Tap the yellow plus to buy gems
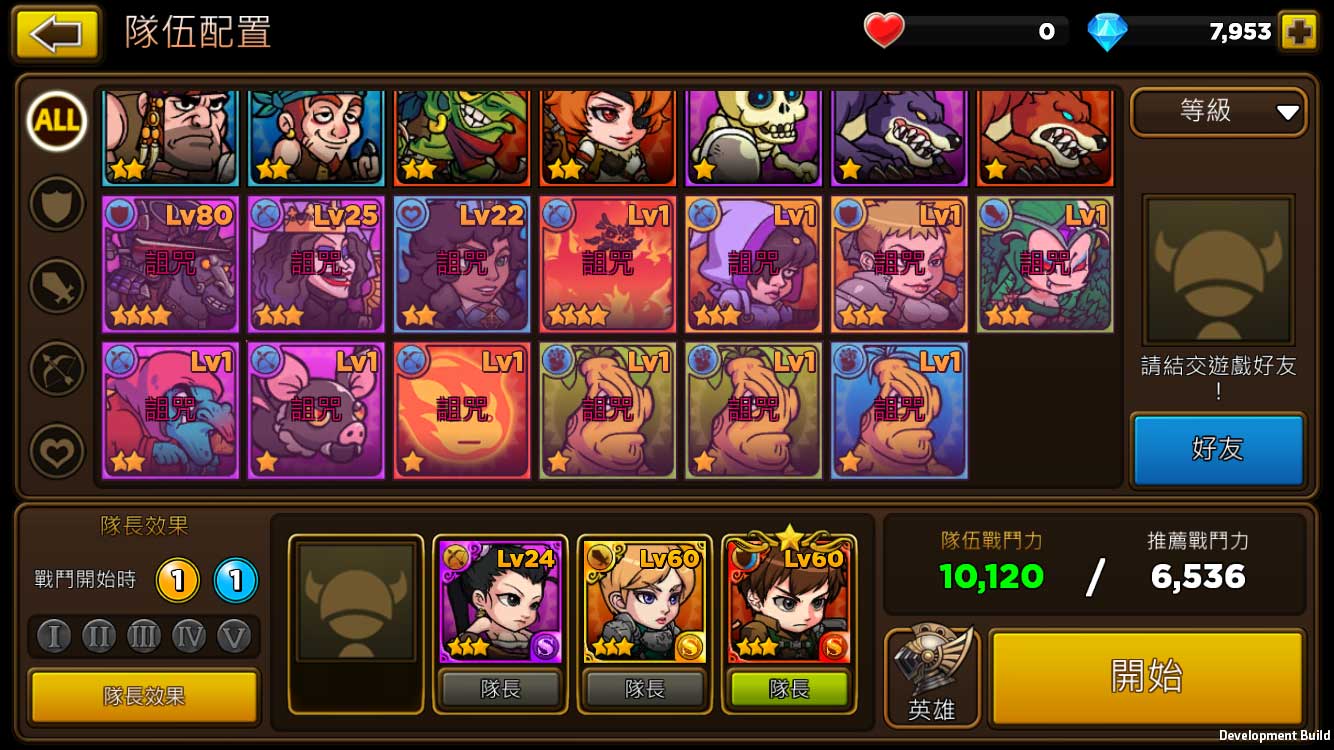The width and height of the screenshot is (1334, 750). tap(1299, 32)
